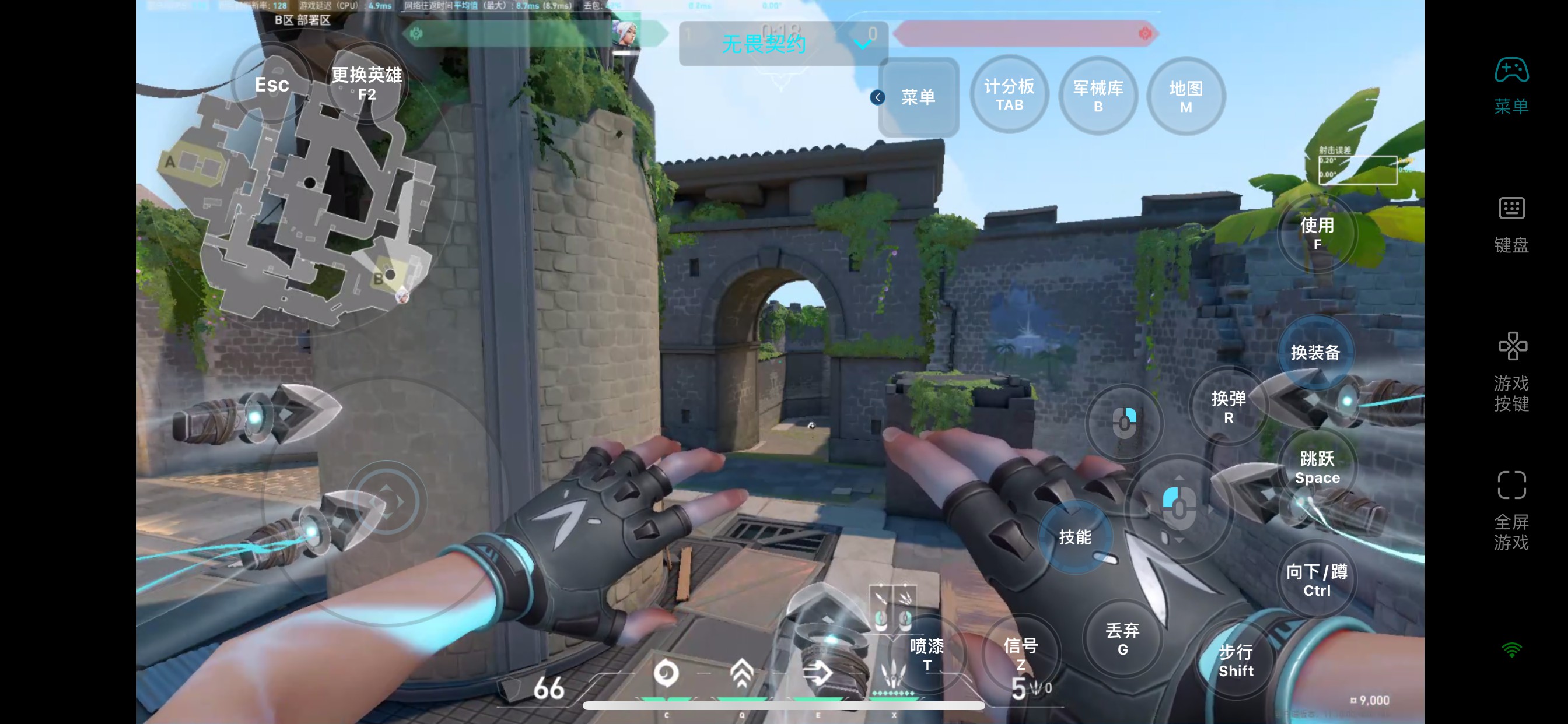Show the 计分板 TAB scoreboard
Viewport: 1568px width, 724px height.
(1009, 94)
